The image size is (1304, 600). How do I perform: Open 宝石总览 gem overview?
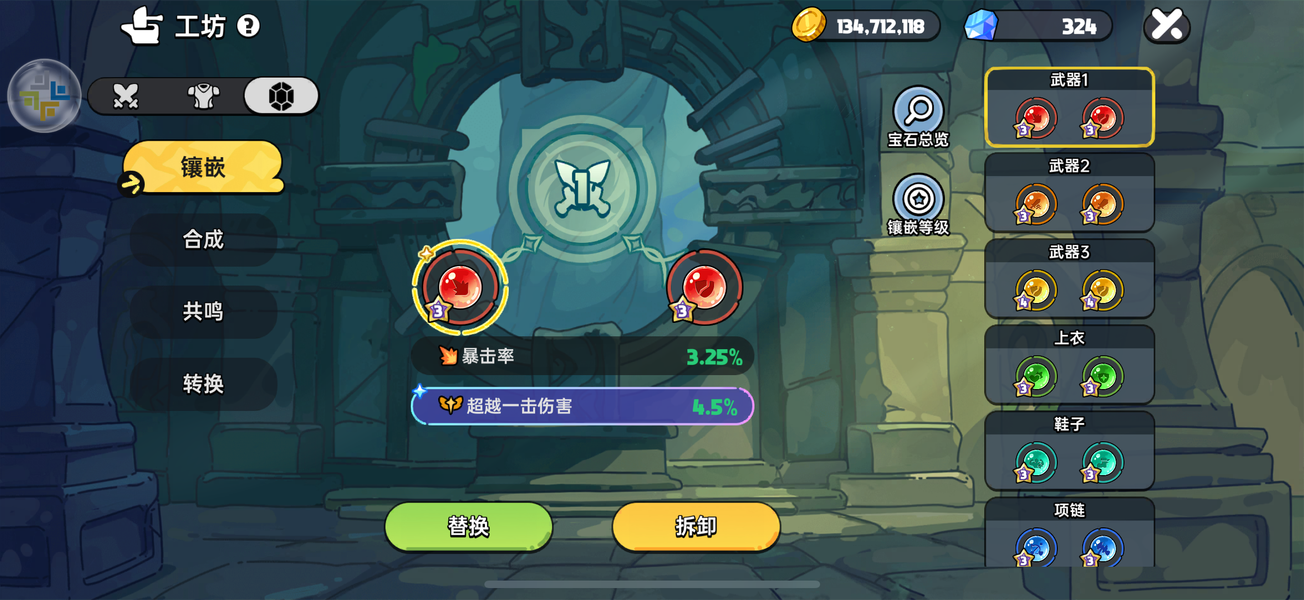[918, 118]
